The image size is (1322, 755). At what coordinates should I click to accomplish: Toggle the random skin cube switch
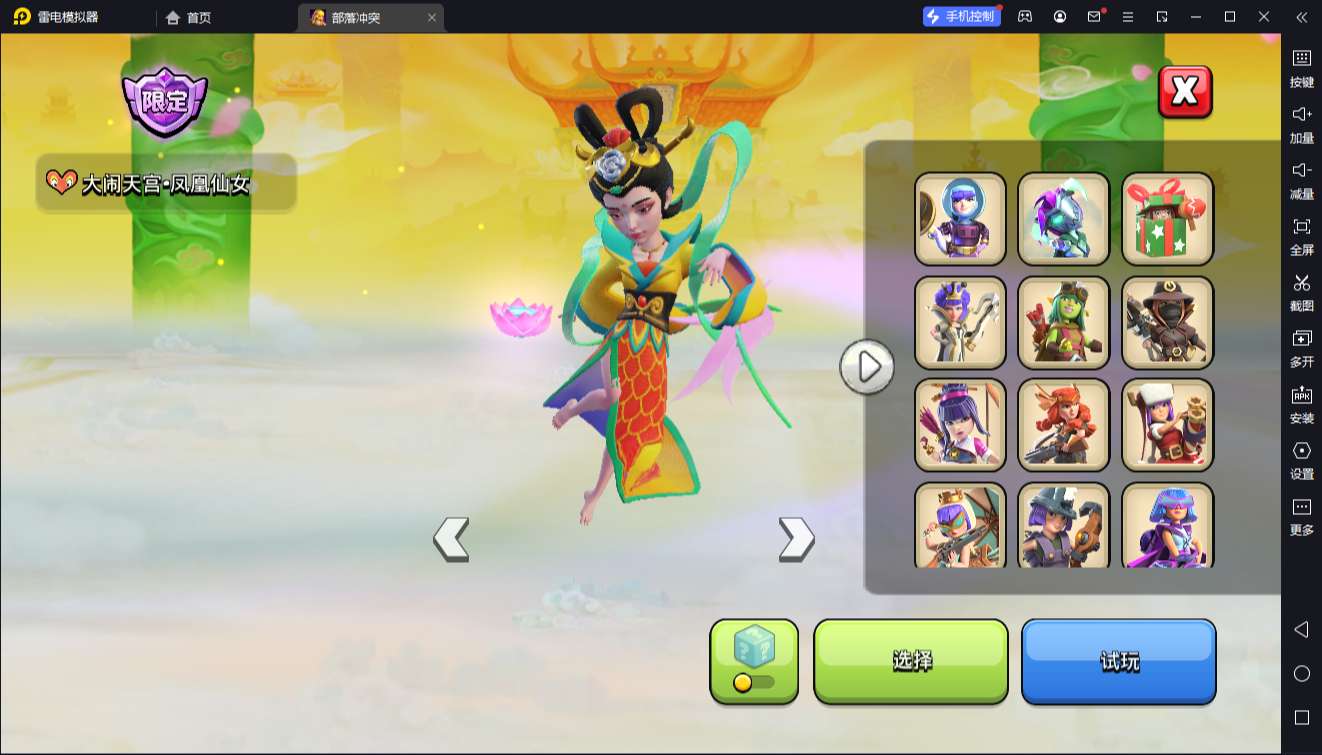point(754,682)
